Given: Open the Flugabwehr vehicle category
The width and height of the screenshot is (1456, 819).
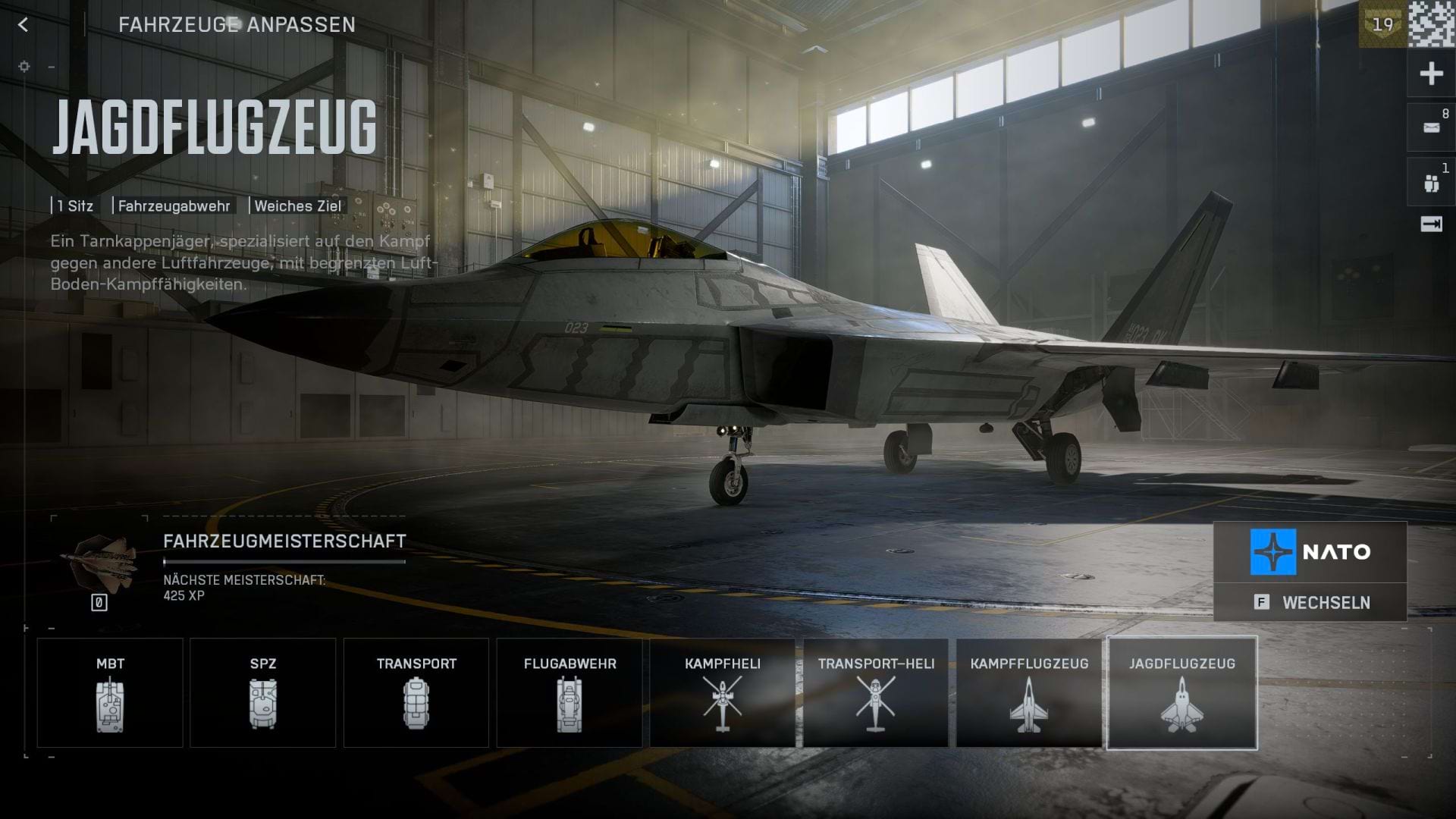Looking at the screenshot, I should click(570, 692).
